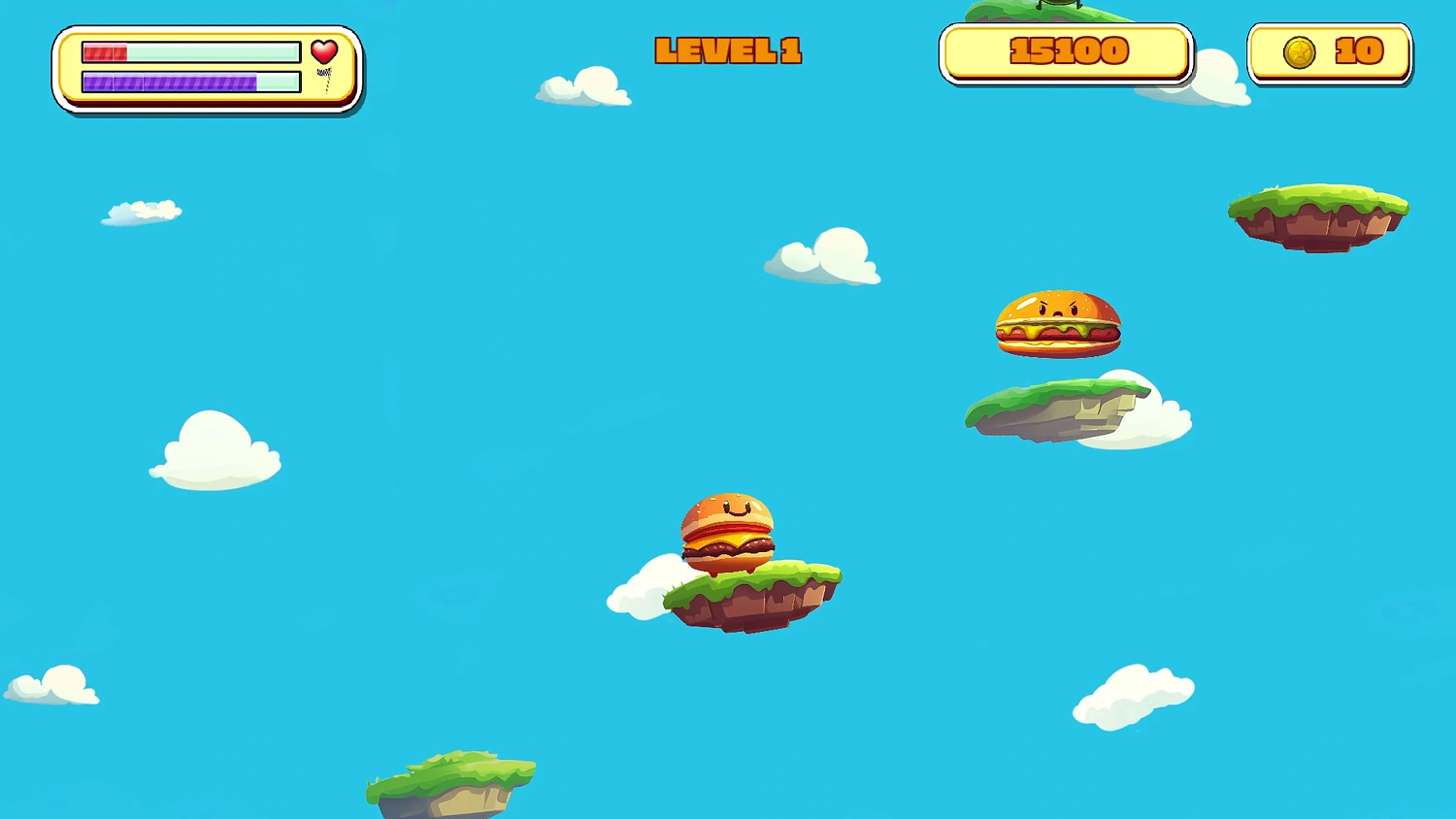Click the string hanging below the heart
This screenshot has width=1456, height=819.
click(326, 78)
